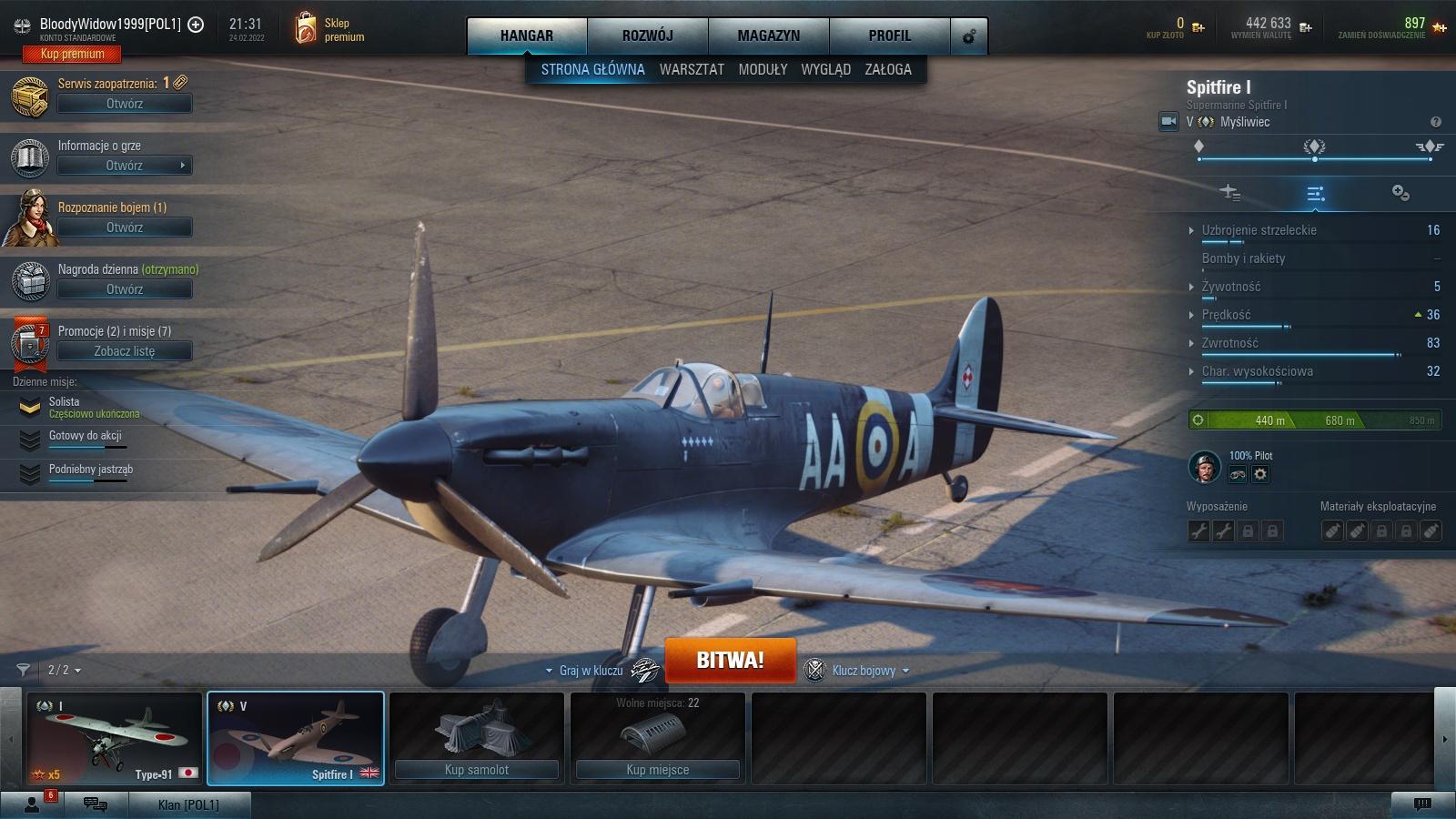Select the Type-91 aircraft in the carousel
This screenshot has width=1456, height=819.
point(114,738)
